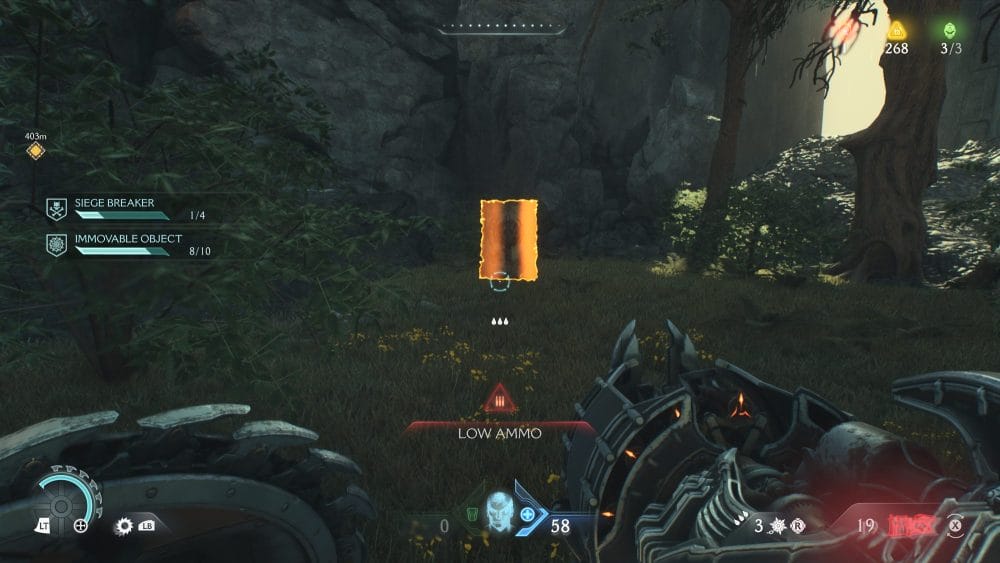Image resolution: width=1000 pixels, height=563 pixels.
Task: Click the blue health cross icon
Action: (527, 513)
